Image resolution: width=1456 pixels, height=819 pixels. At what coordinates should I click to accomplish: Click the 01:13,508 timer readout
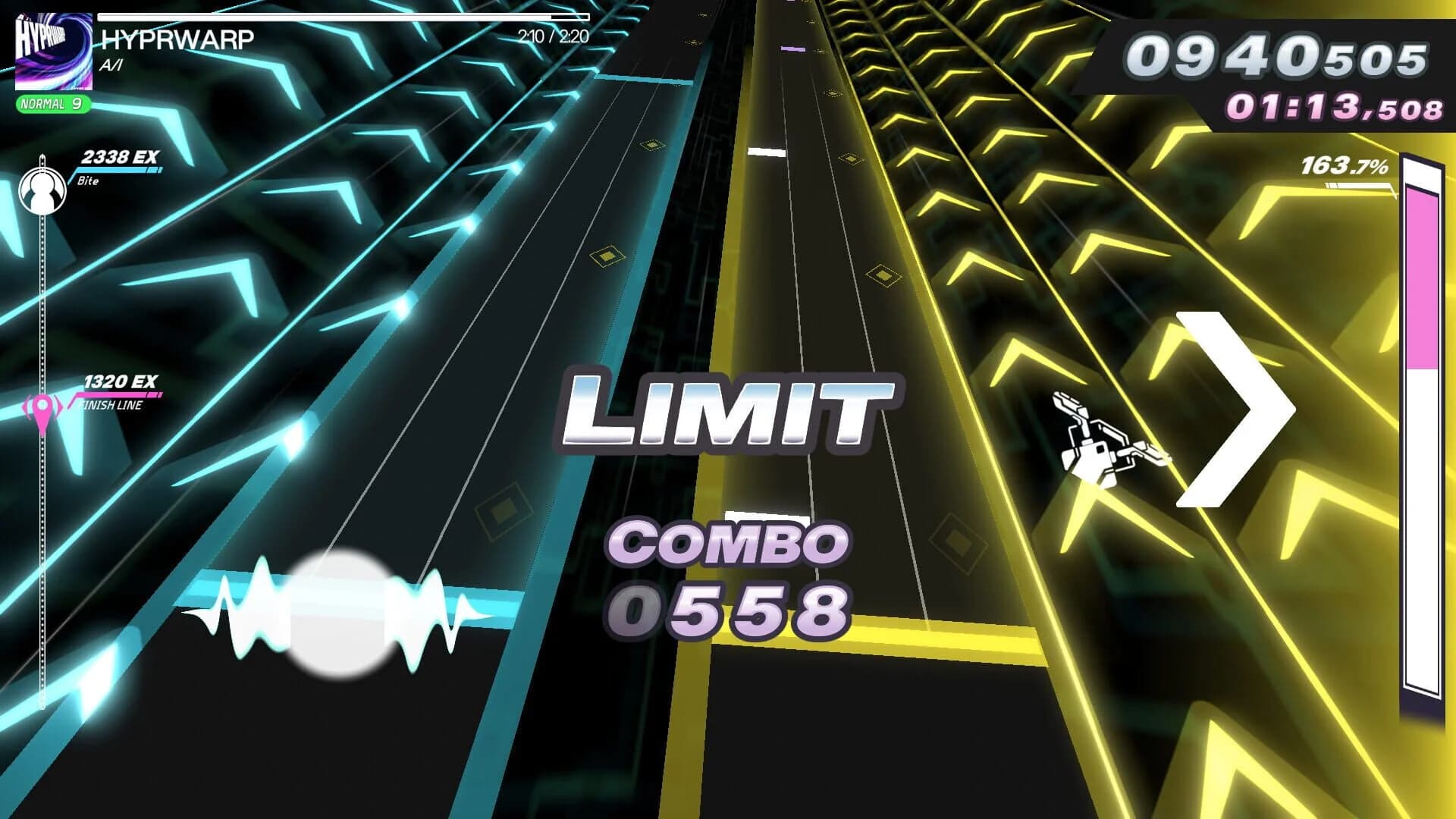tap(1335, 108)
